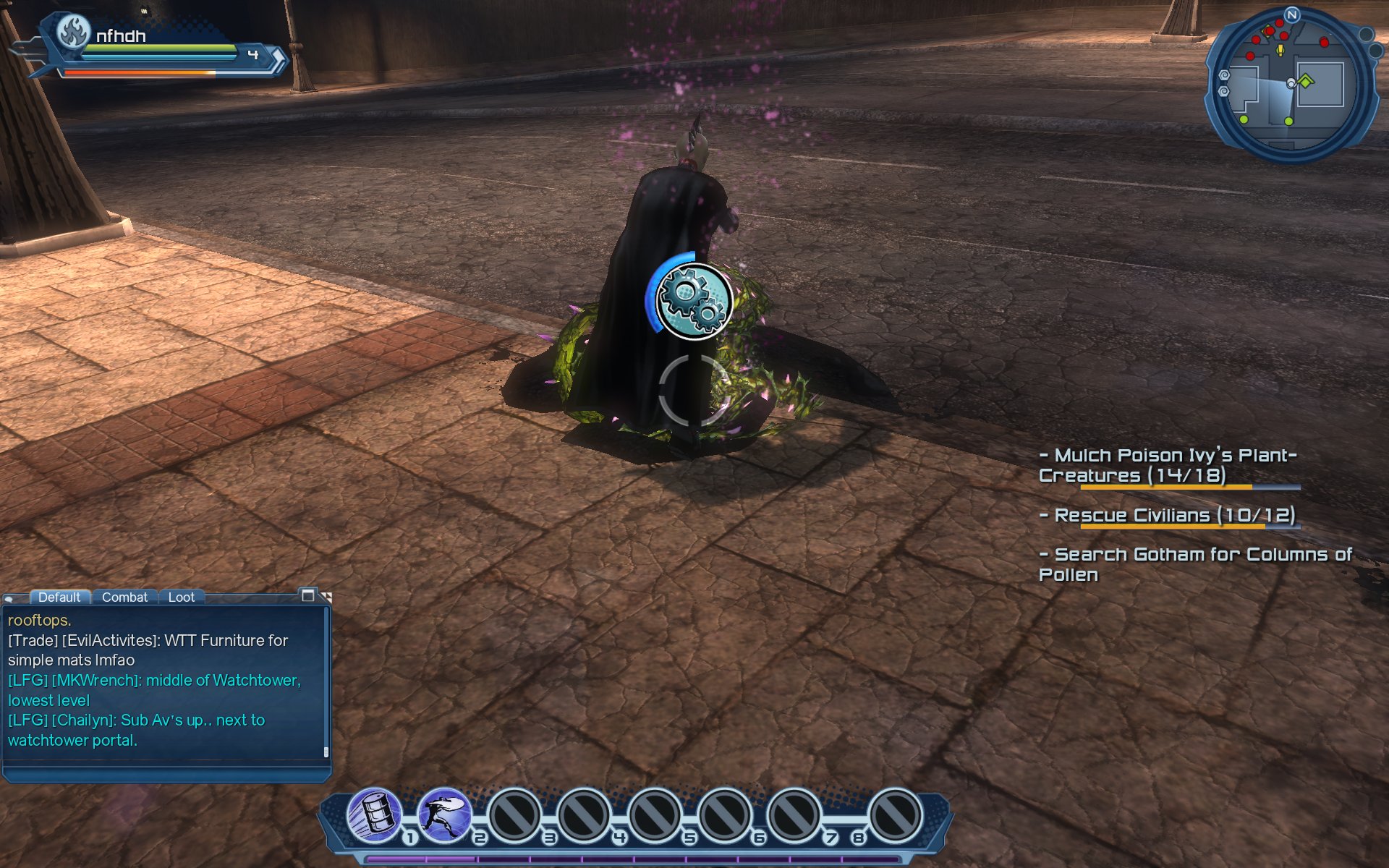Viewport: 1389px width, 868px height.
Task: Maximize the chat window with square button
Action: click(x=307, y=595)
